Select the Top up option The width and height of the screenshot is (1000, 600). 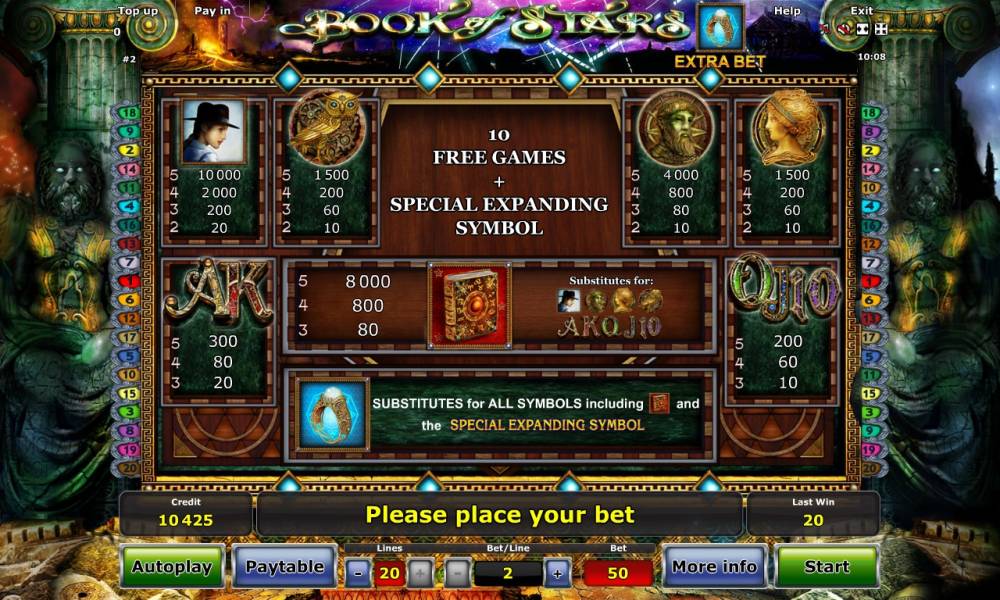[x=137, y=11]
